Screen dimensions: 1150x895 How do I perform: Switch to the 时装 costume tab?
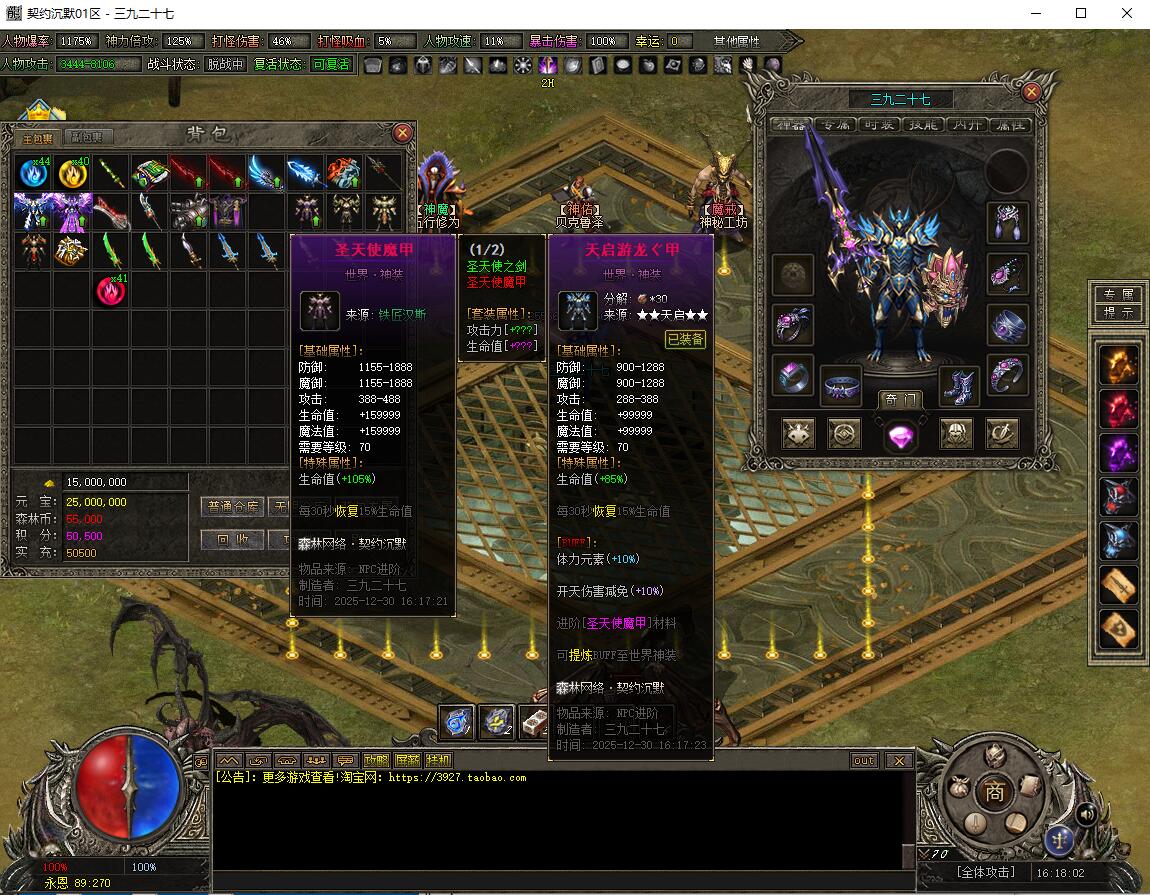click(x=878, y=125)
